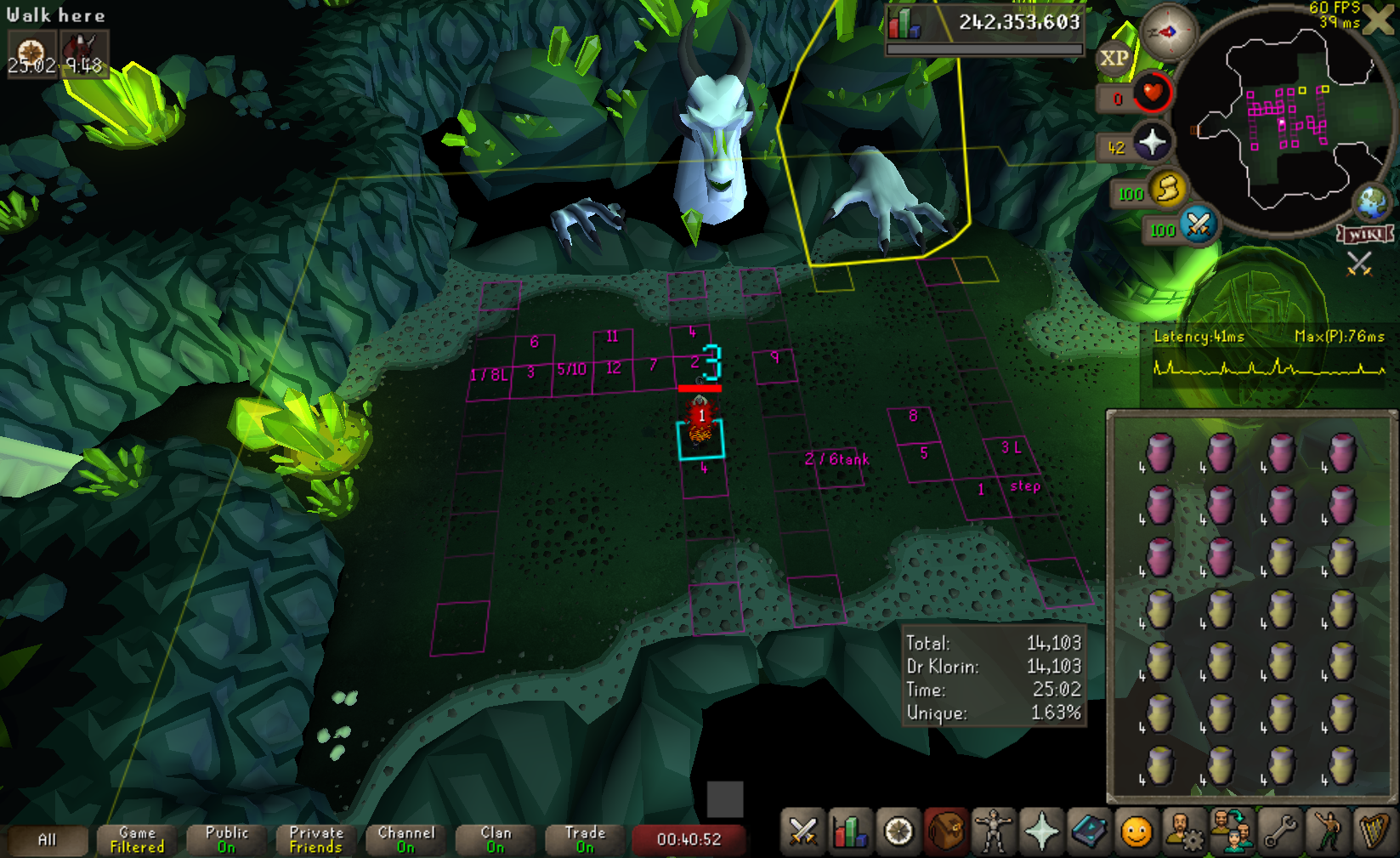Open the Clan chat filter tab
Viewport: 1400px width, 858px height.
pos(496,840)
